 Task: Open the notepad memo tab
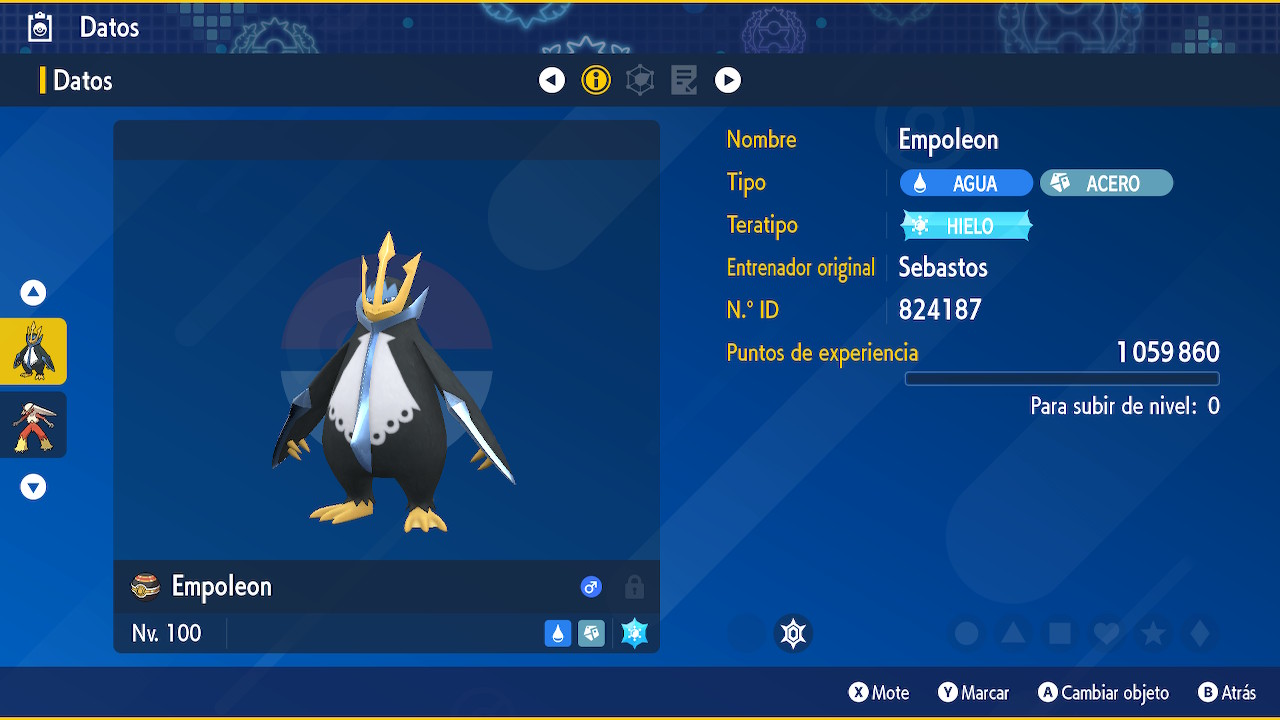click(684, 80)
